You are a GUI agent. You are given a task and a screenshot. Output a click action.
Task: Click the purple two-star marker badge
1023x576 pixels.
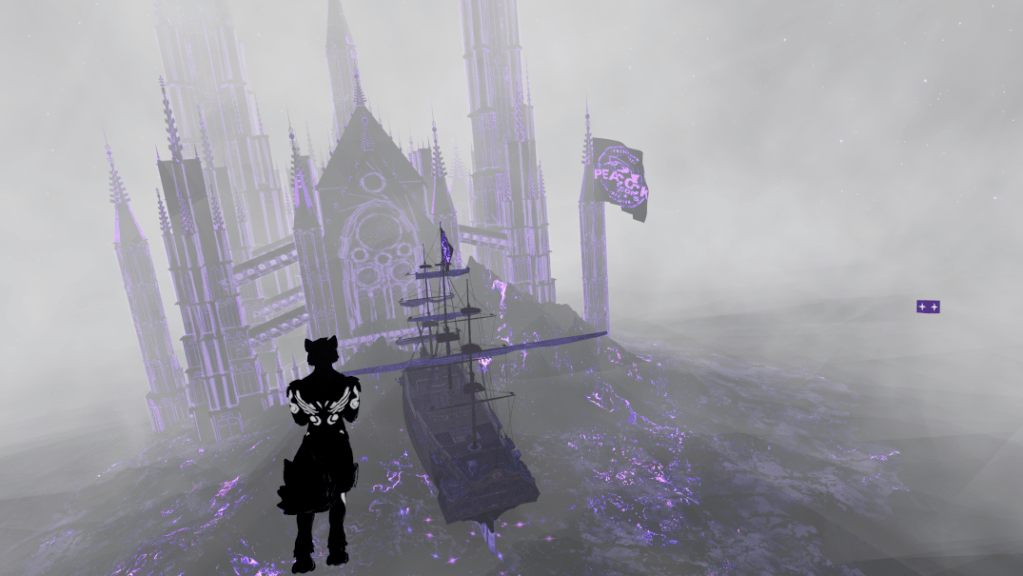(x=928, y=307)
